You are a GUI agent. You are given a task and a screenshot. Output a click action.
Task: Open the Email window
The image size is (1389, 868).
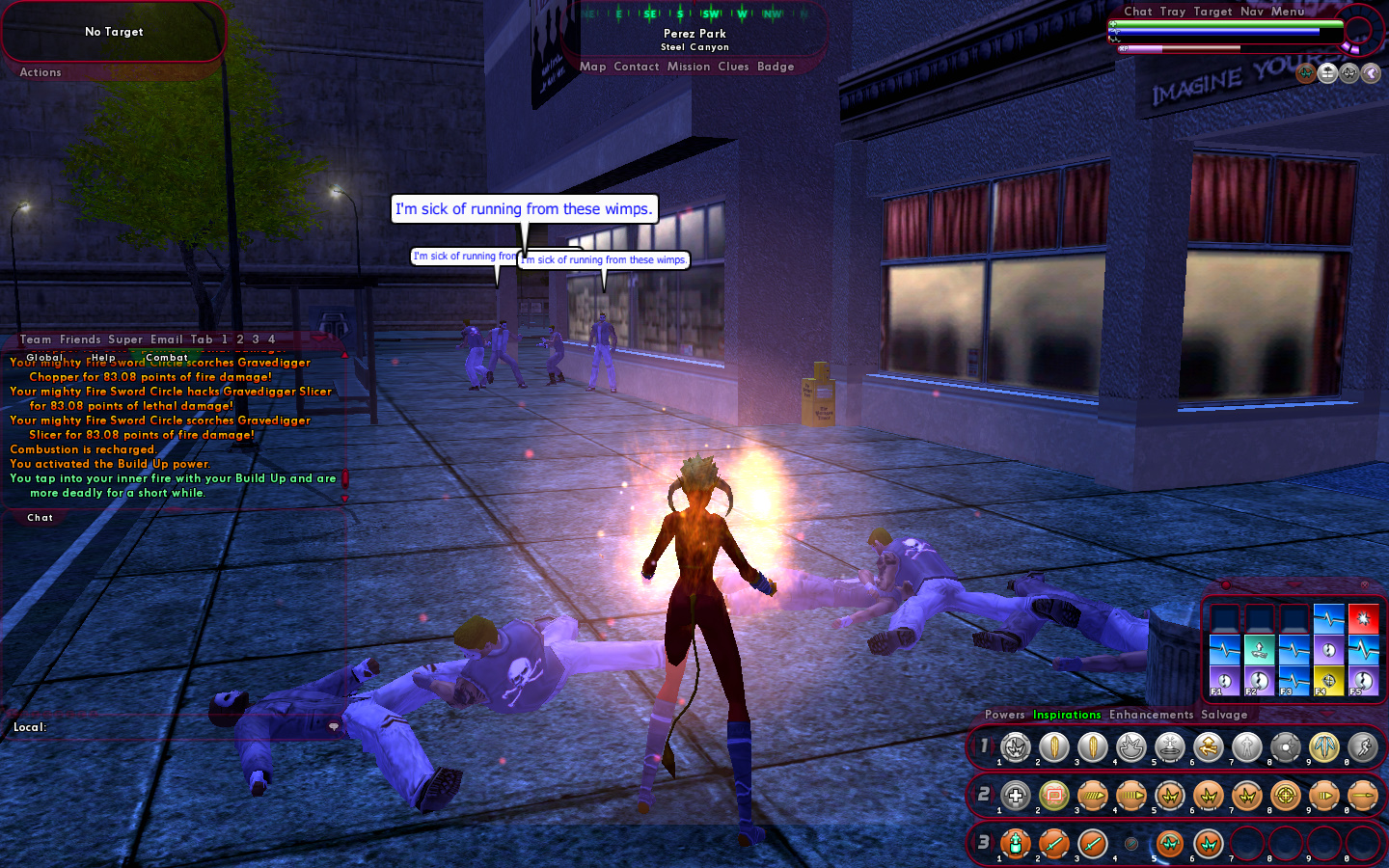click(x=167, y=339)
